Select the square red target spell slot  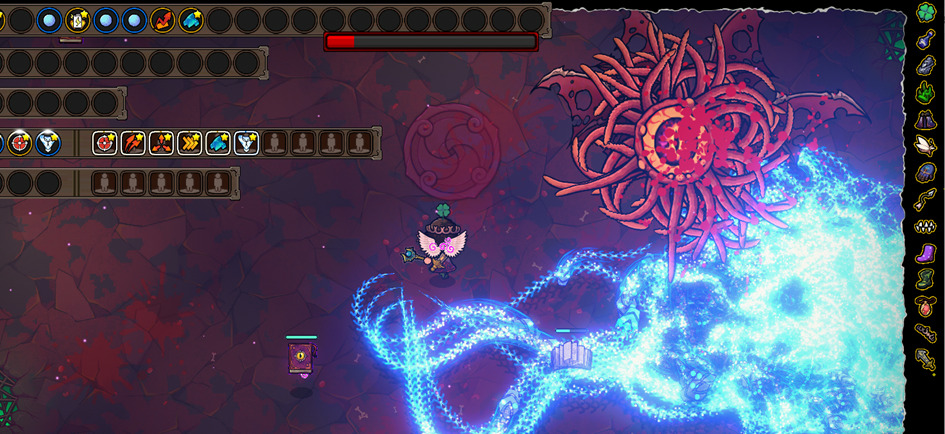(x=104, y=143)
